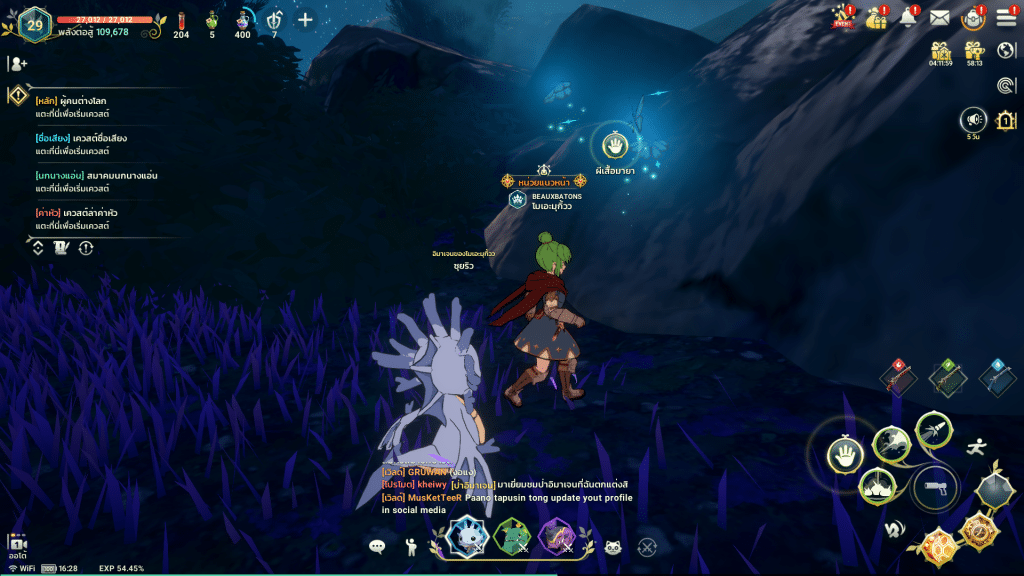Click the plus icon beside top resources
1024x576 pixels.
[x=305, y=19]
